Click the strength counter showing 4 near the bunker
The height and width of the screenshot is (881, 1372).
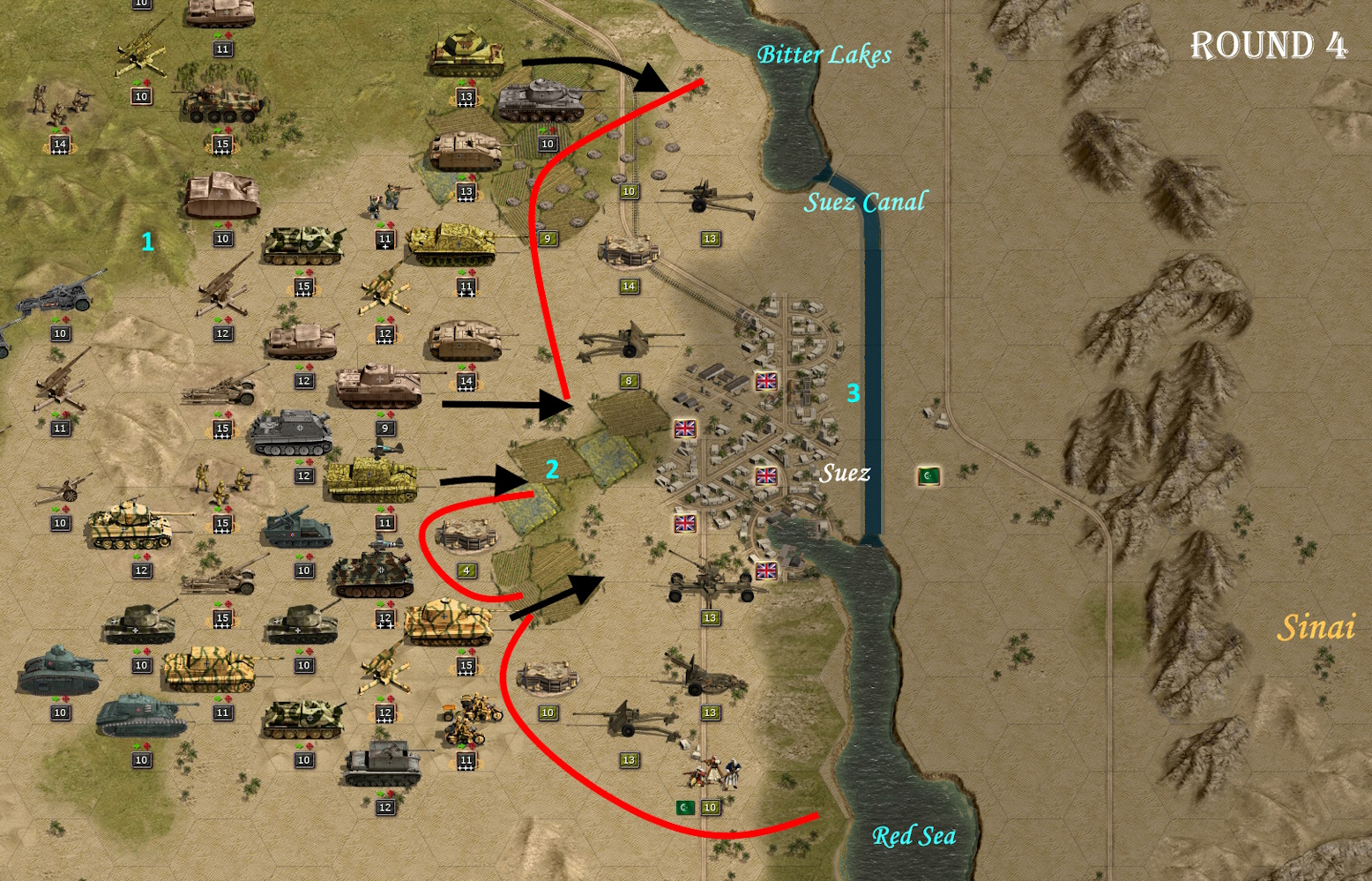pyautogui.click(x=465, y=571)
